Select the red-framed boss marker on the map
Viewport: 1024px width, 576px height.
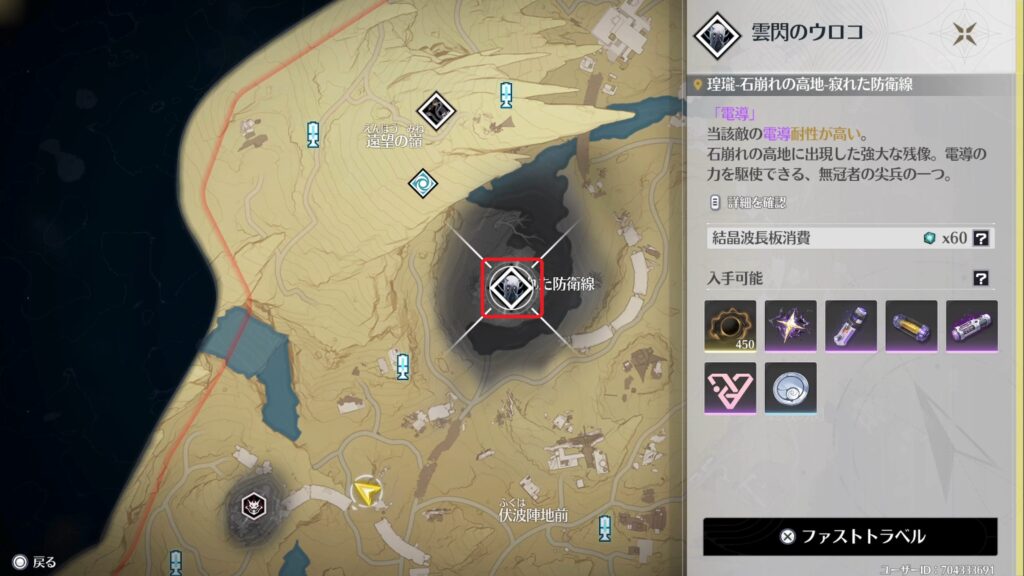click(511, 288)
